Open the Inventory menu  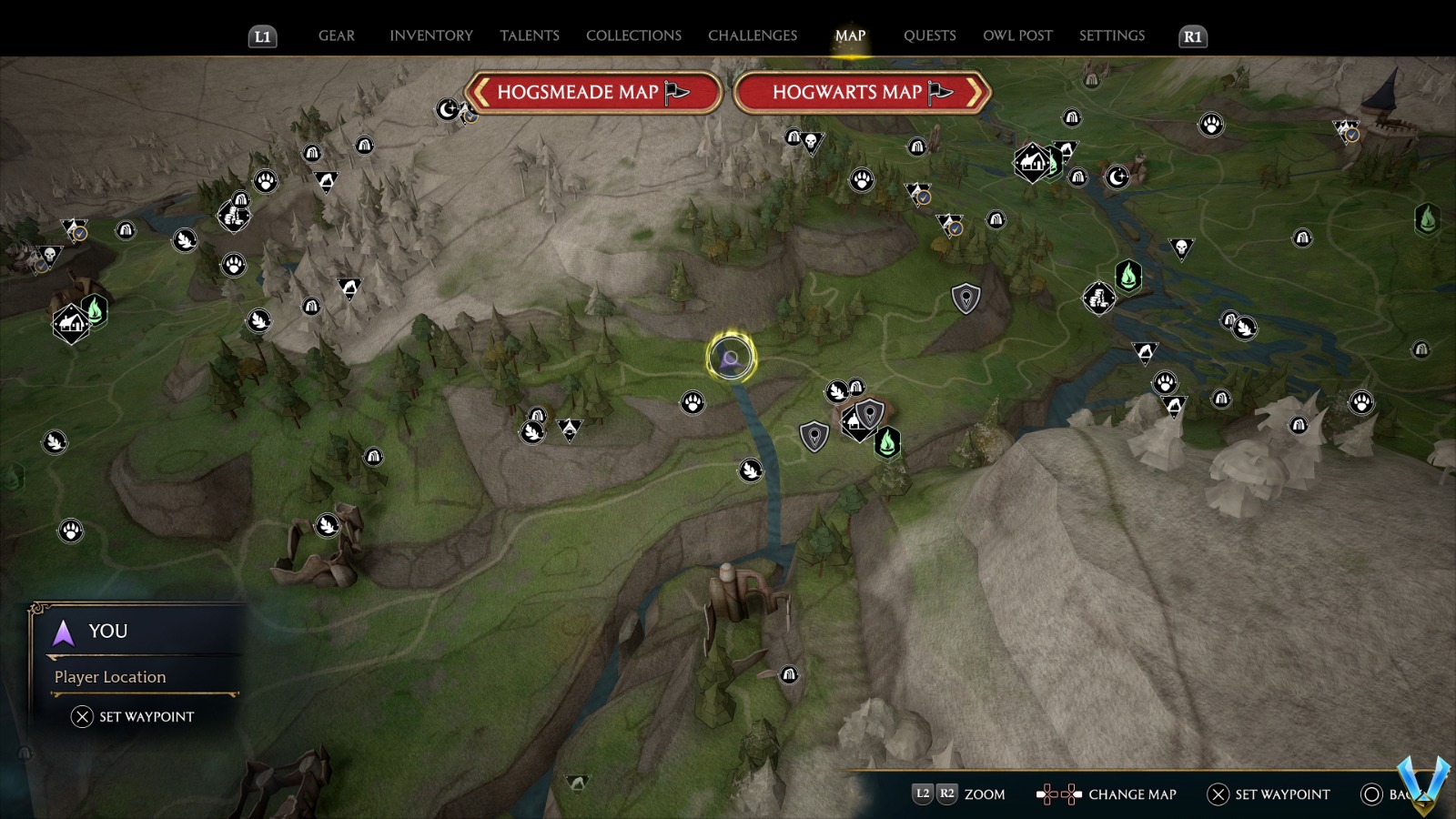coord(431,35)
